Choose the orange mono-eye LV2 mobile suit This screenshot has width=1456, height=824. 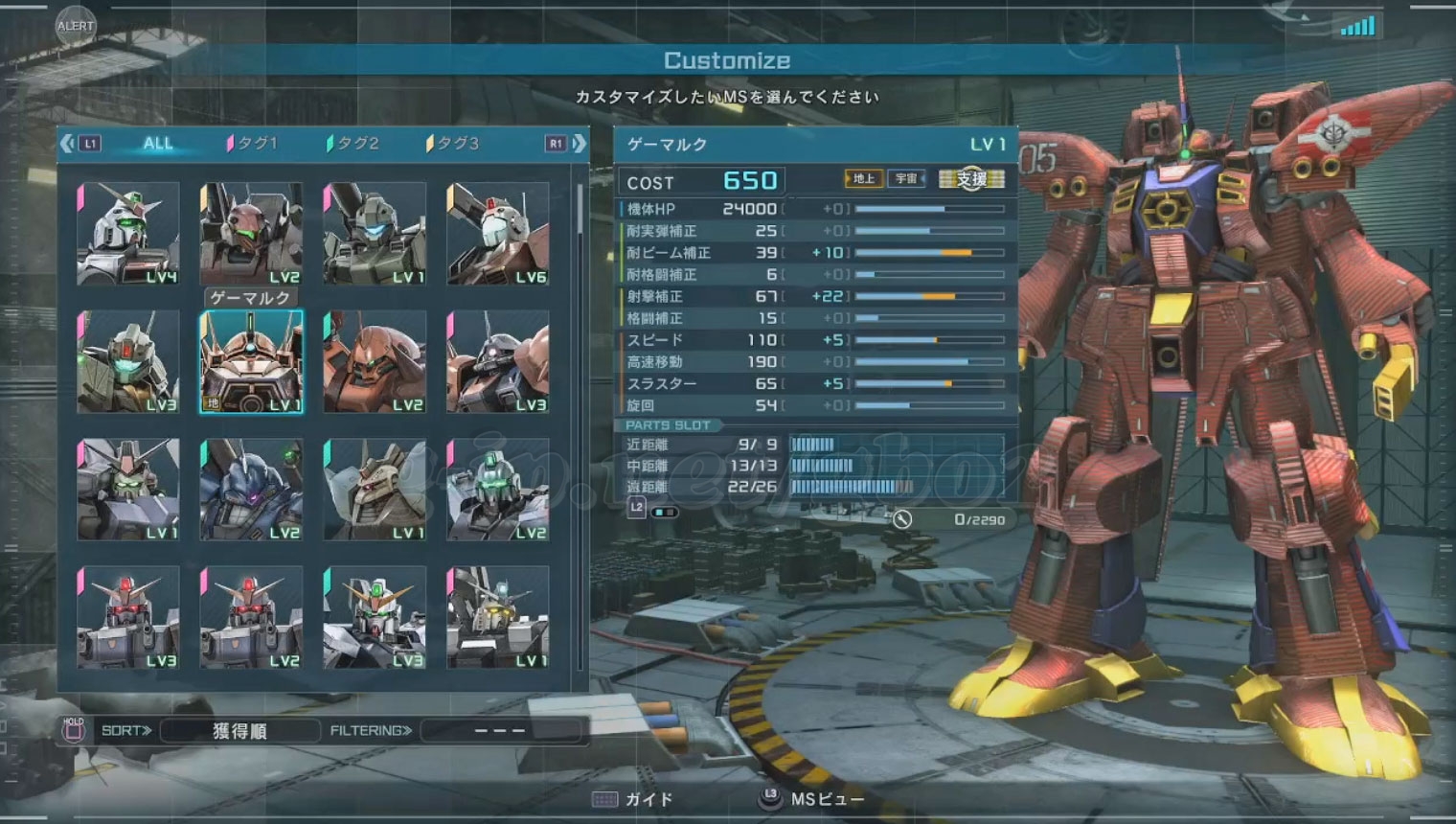pos(375,362)
